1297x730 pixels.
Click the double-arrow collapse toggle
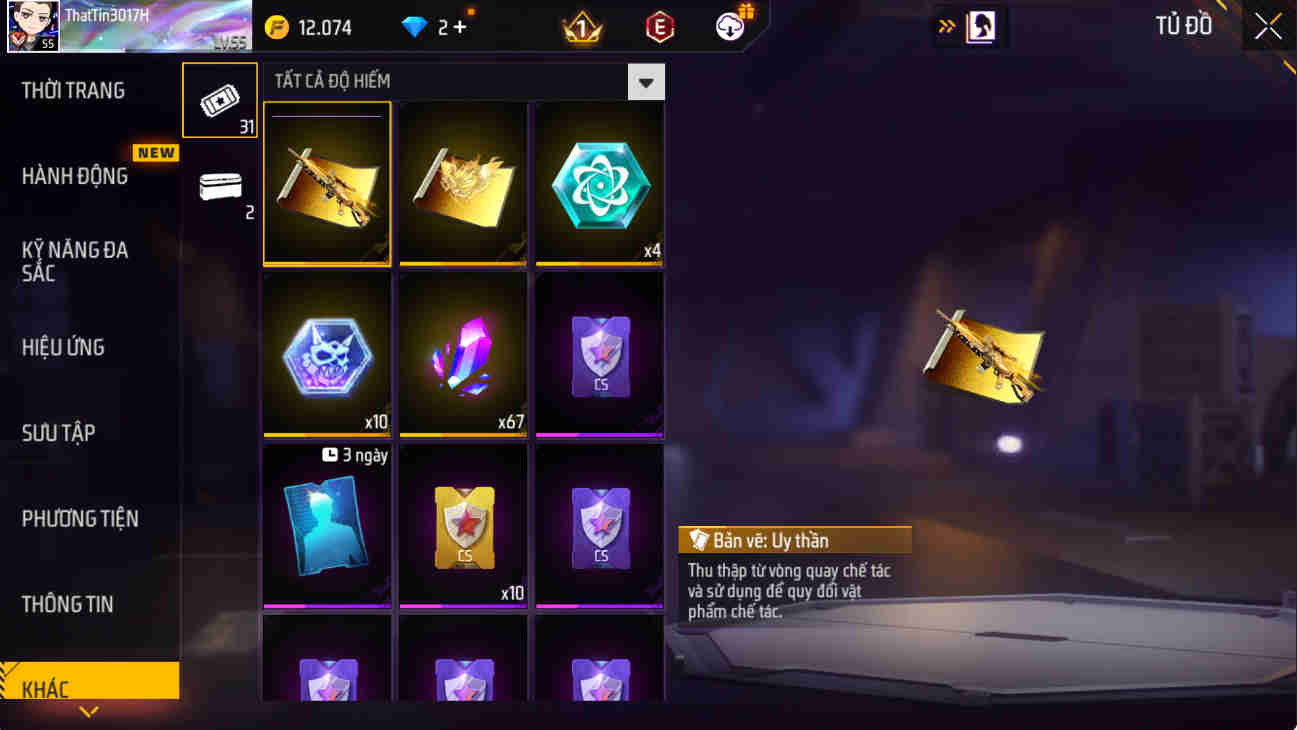click(945, 27)
